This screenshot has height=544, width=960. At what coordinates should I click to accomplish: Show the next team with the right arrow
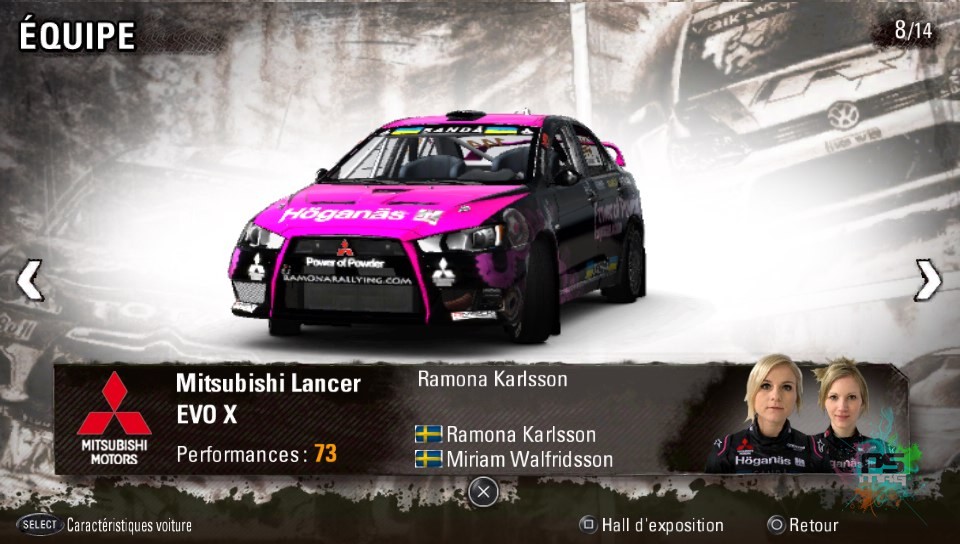[928, 281]
